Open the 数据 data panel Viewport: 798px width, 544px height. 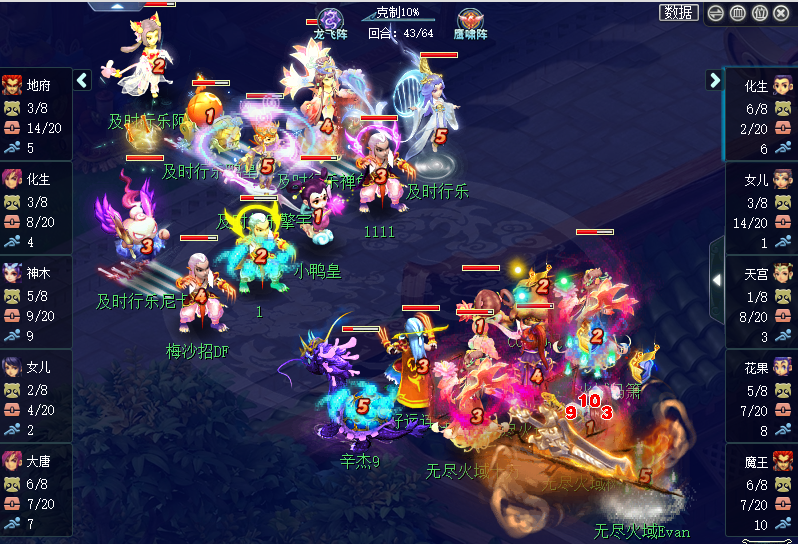[x=678, y=12]
